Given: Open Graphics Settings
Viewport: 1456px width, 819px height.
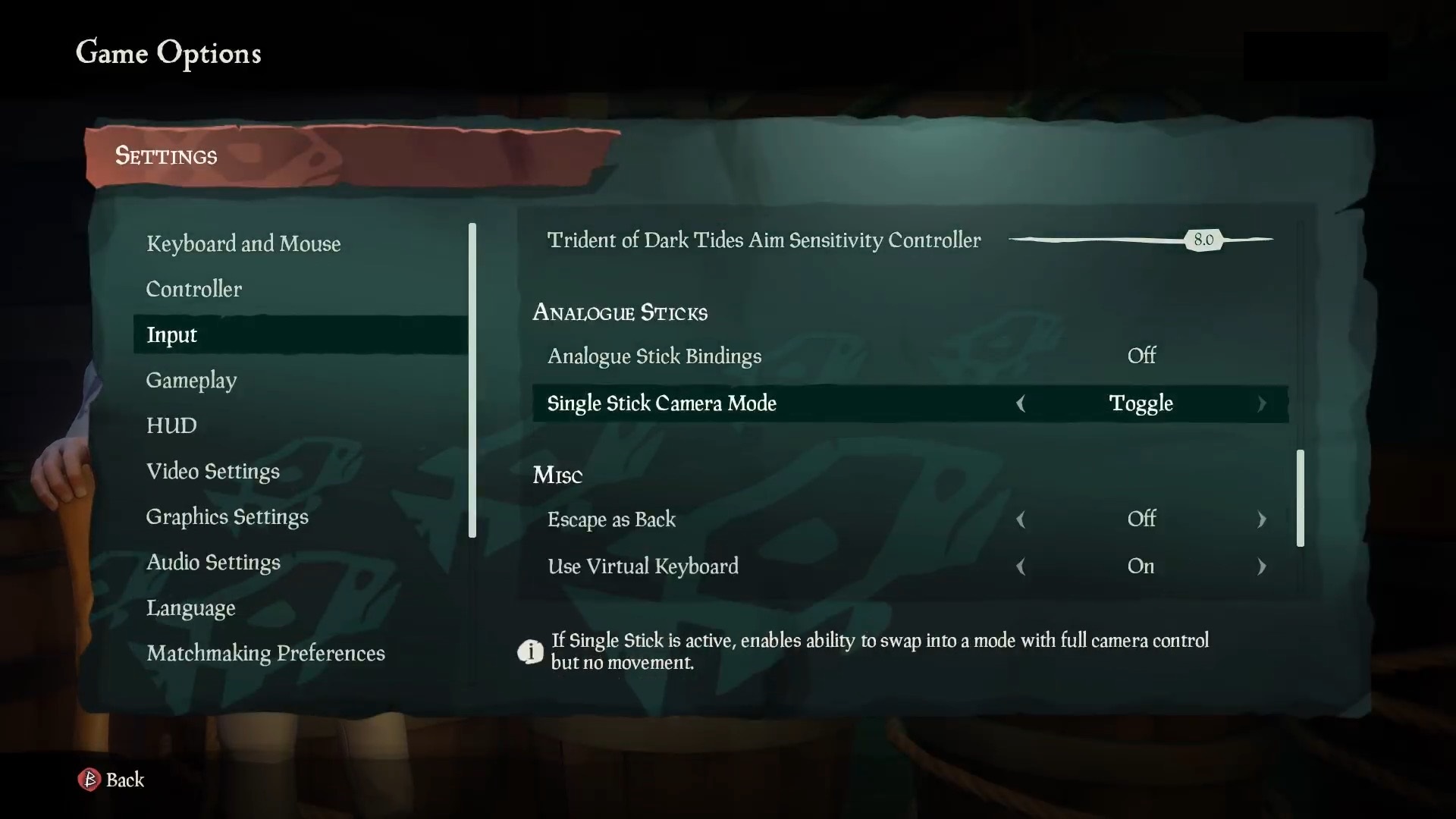Looking at the screenshot, I should click(227, 516).
